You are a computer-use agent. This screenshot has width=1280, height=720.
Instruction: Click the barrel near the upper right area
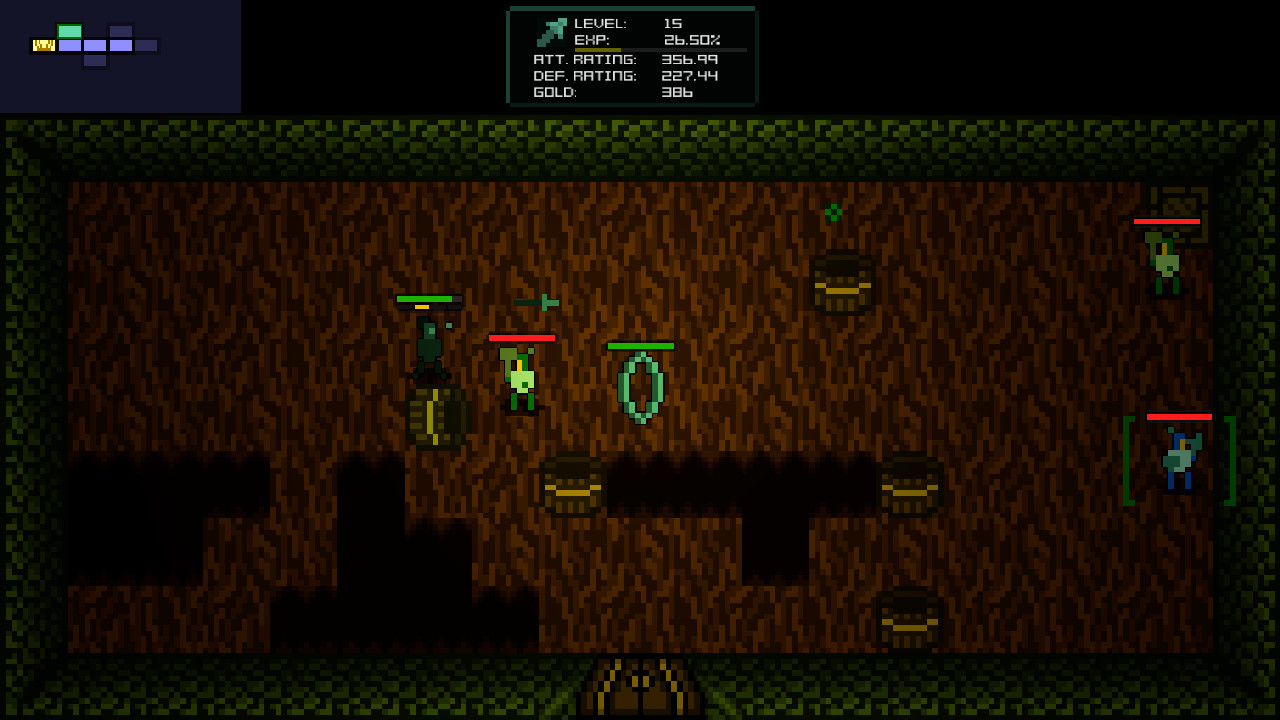842,282
